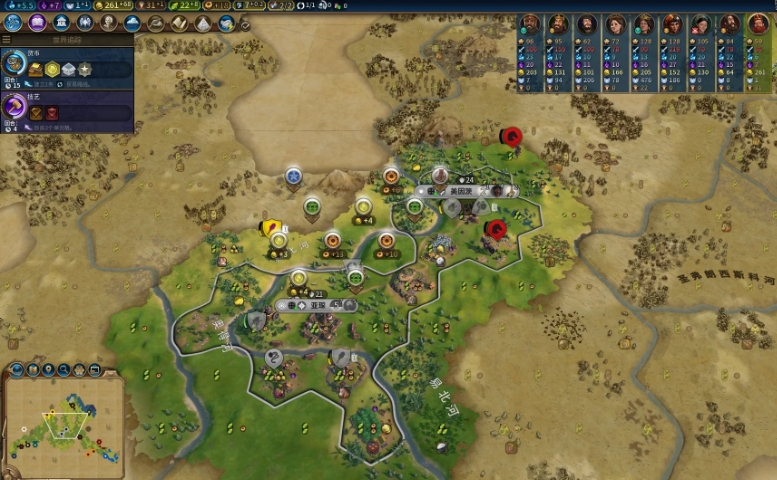
Task: Open the map pin tool above the minimap
Action: point(49,369)
